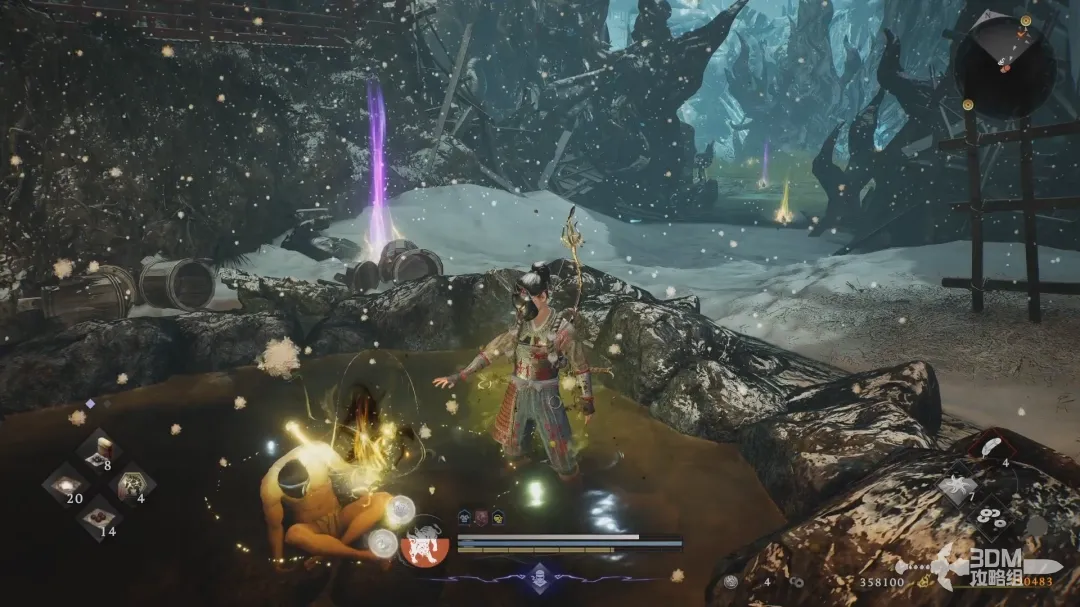The height and width of the screenshot is (607, 1080).
Task: Inspect the yellow skull status icon
Action: coord(498,517)
